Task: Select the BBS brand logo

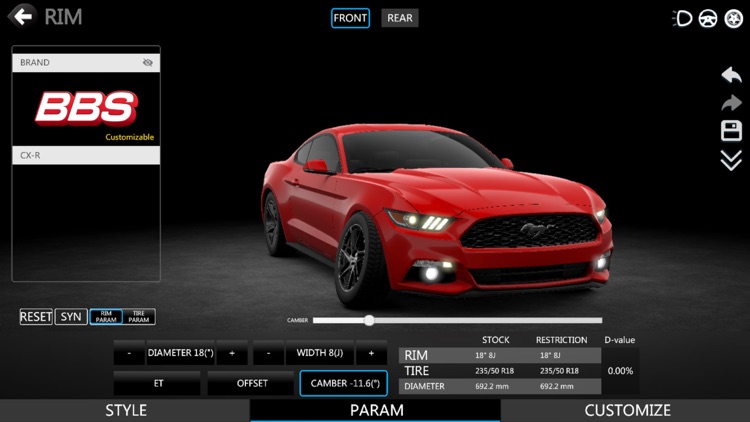Action: tap(86, 109)
